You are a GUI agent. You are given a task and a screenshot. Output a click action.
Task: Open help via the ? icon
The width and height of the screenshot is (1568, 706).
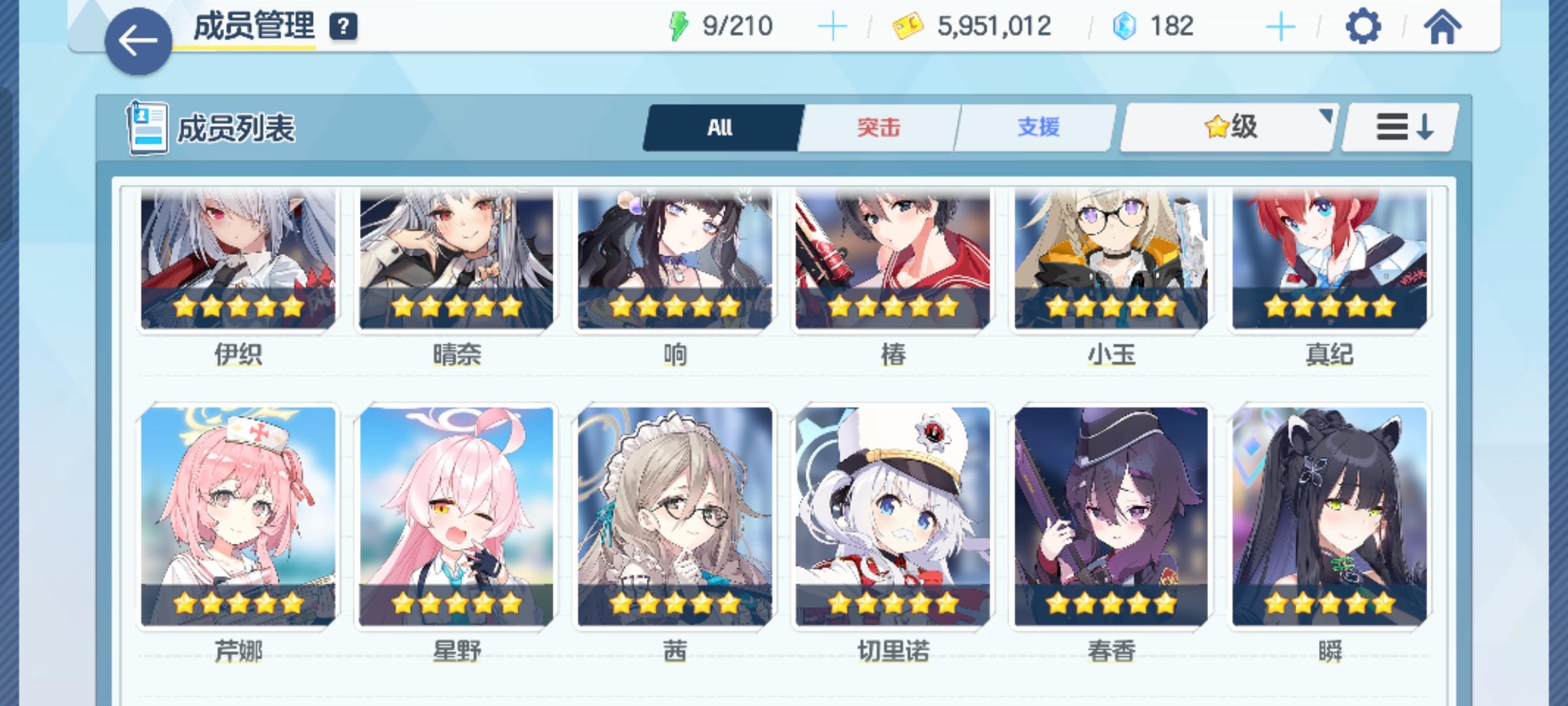[x=344, y=27]
